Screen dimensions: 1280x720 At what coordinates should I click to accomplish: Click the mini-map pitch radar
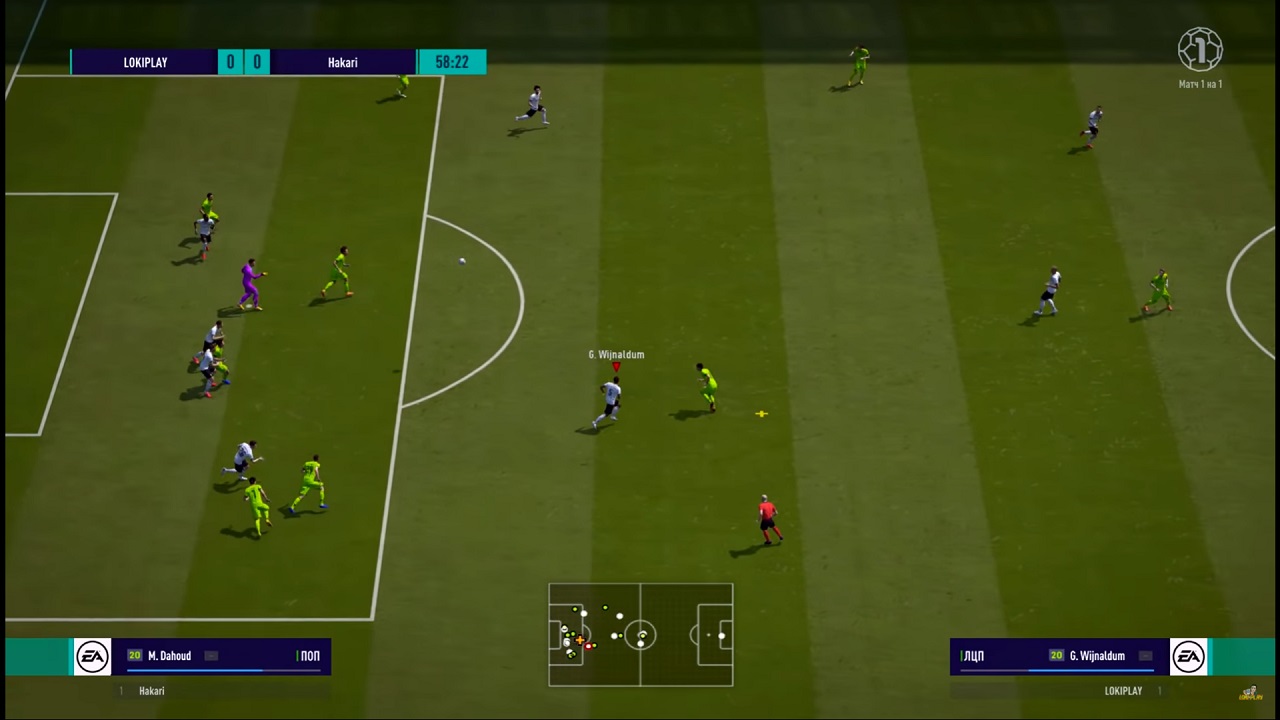[640, 635]
